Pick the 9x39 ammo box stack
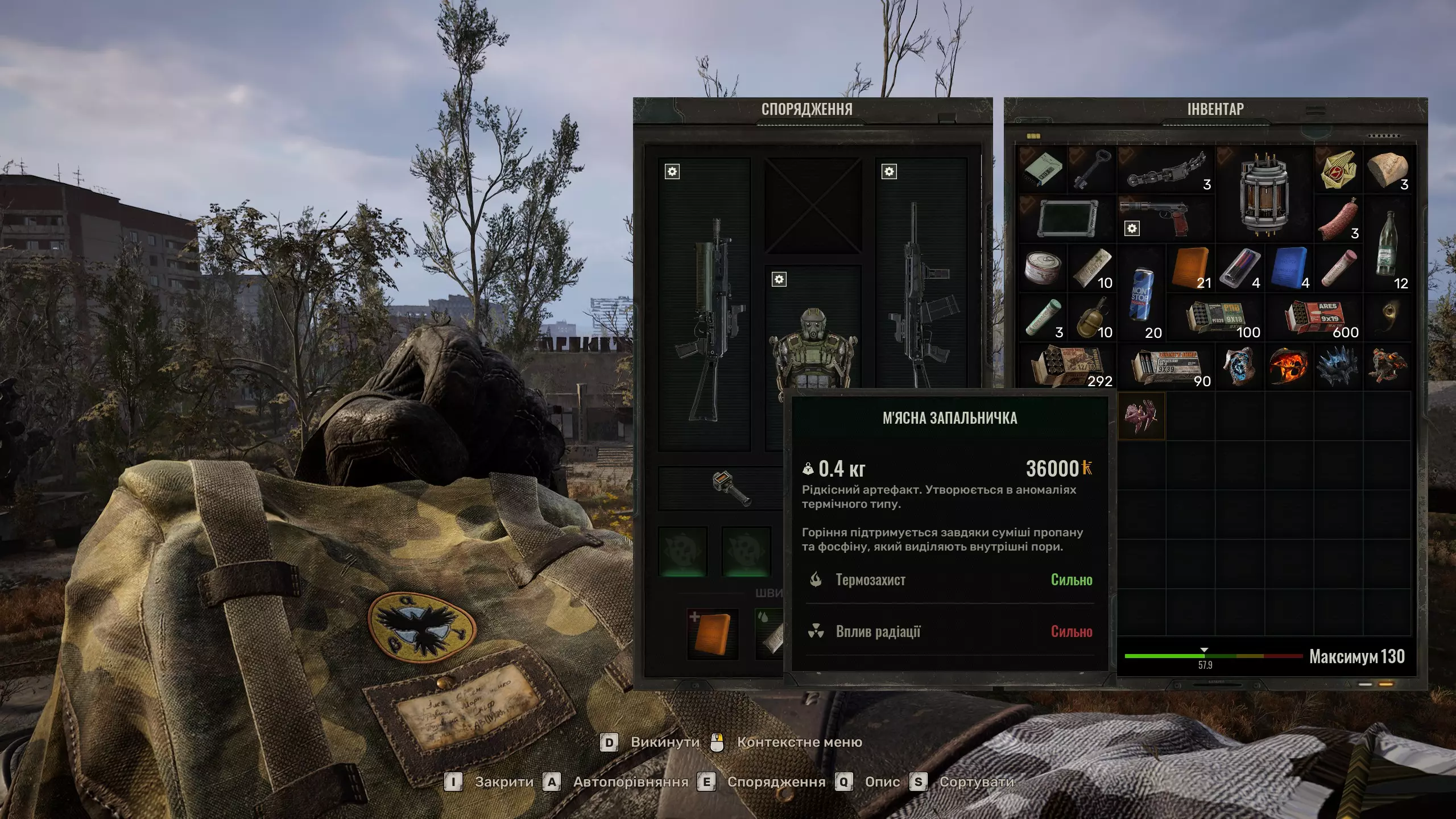Image resolution: width=1456 pixels, height=819 pixels. pyautogui.click(x=1166, y=367)
